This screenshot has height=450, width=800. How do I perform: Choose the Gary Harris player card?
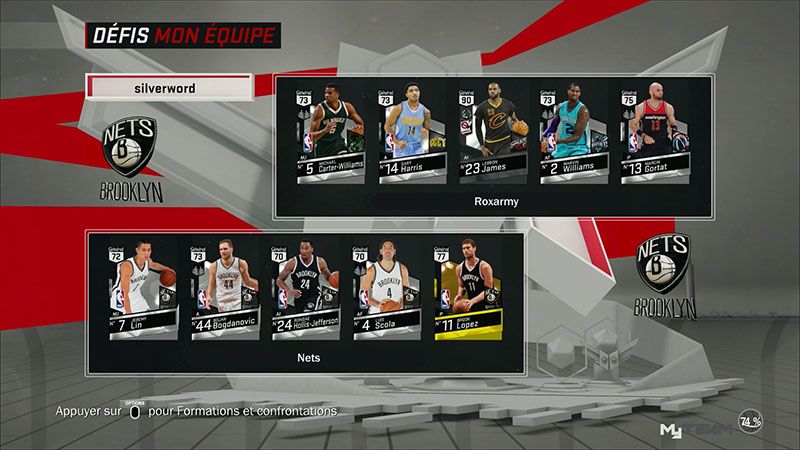410,133
